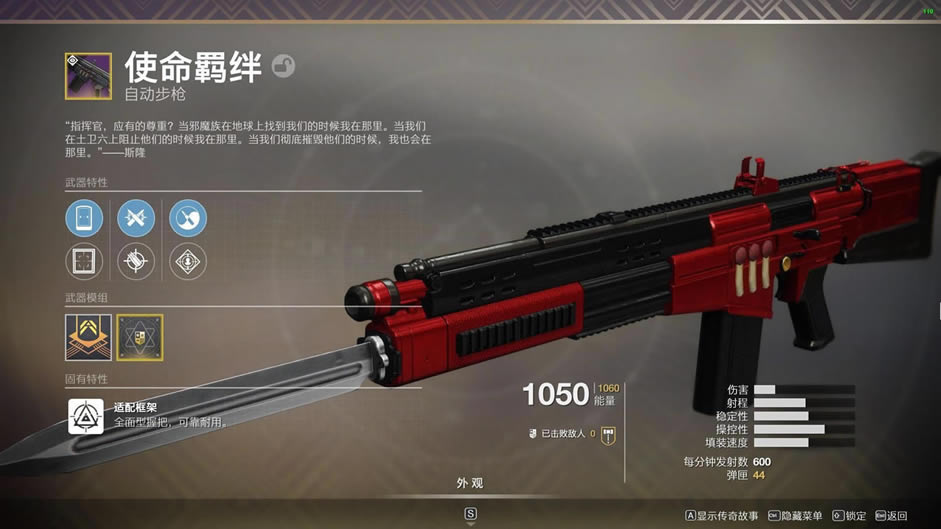Click the 使命羁绊 weapon thumbnail icon
Image resolution: width=941 pixels, height=529 pixels.
click(x=88, y=76)
